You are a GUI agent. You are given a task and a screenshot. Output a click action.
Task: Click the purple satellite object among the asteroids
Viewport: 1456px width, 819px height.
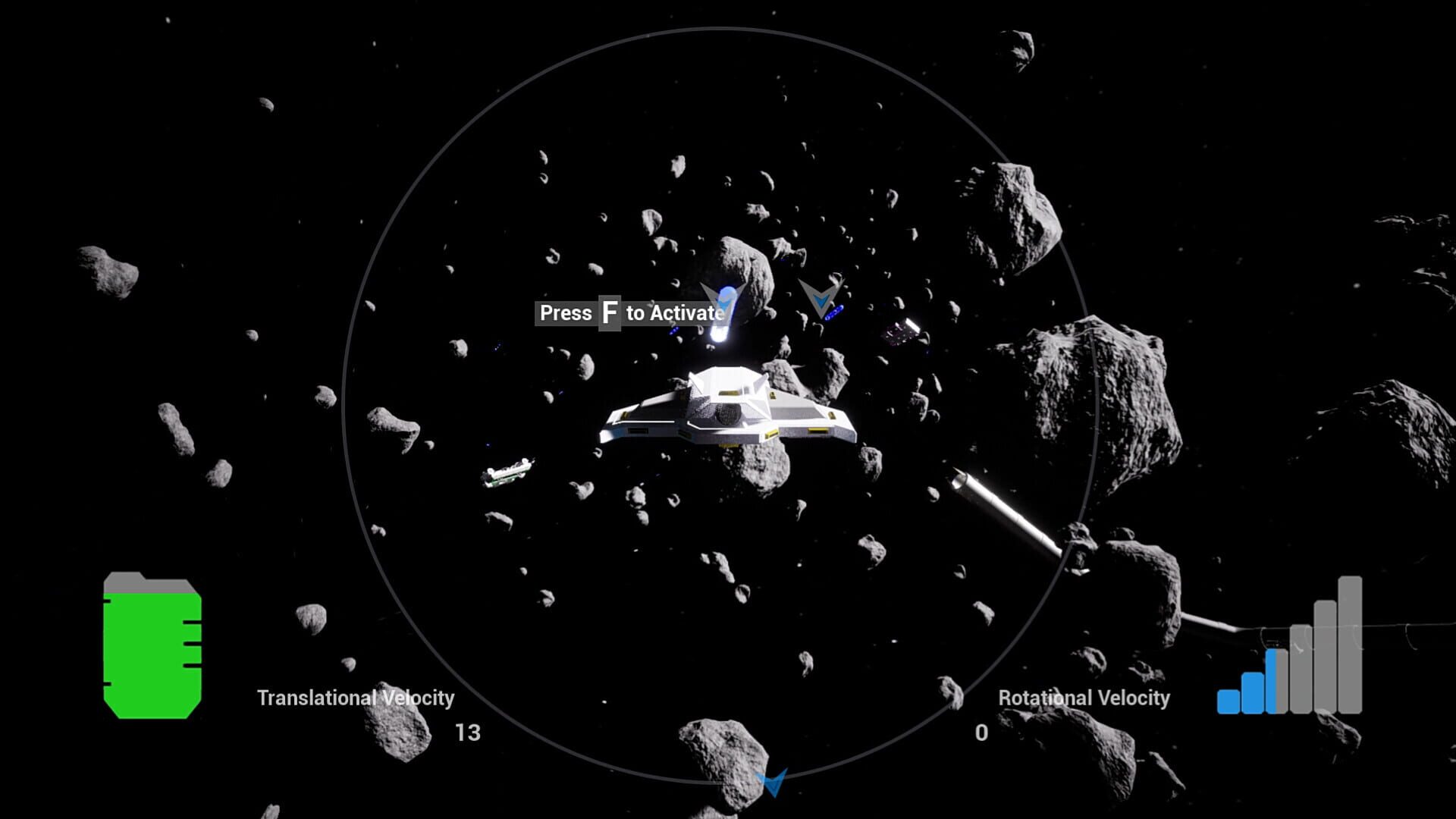coord(902,331)
